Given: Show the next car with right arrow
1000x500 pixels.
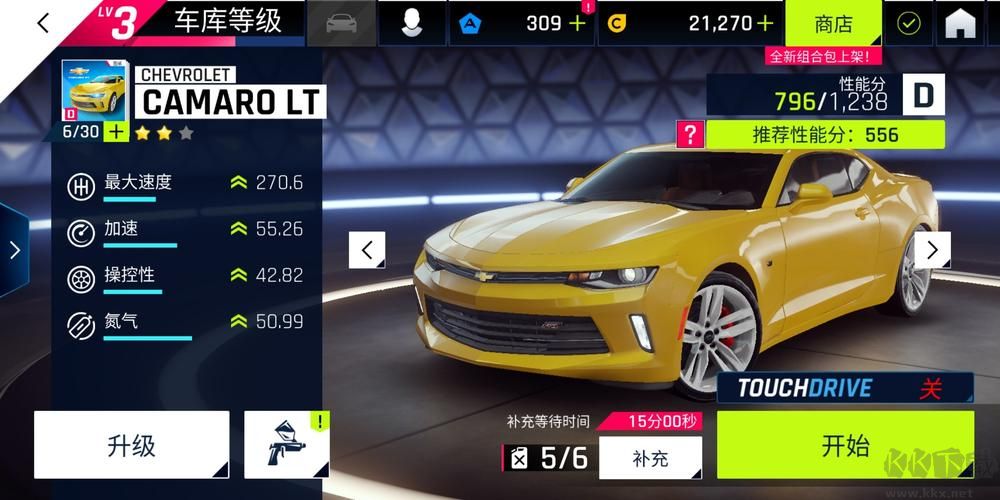Looking at the screenshot, I should click(932, 249).
